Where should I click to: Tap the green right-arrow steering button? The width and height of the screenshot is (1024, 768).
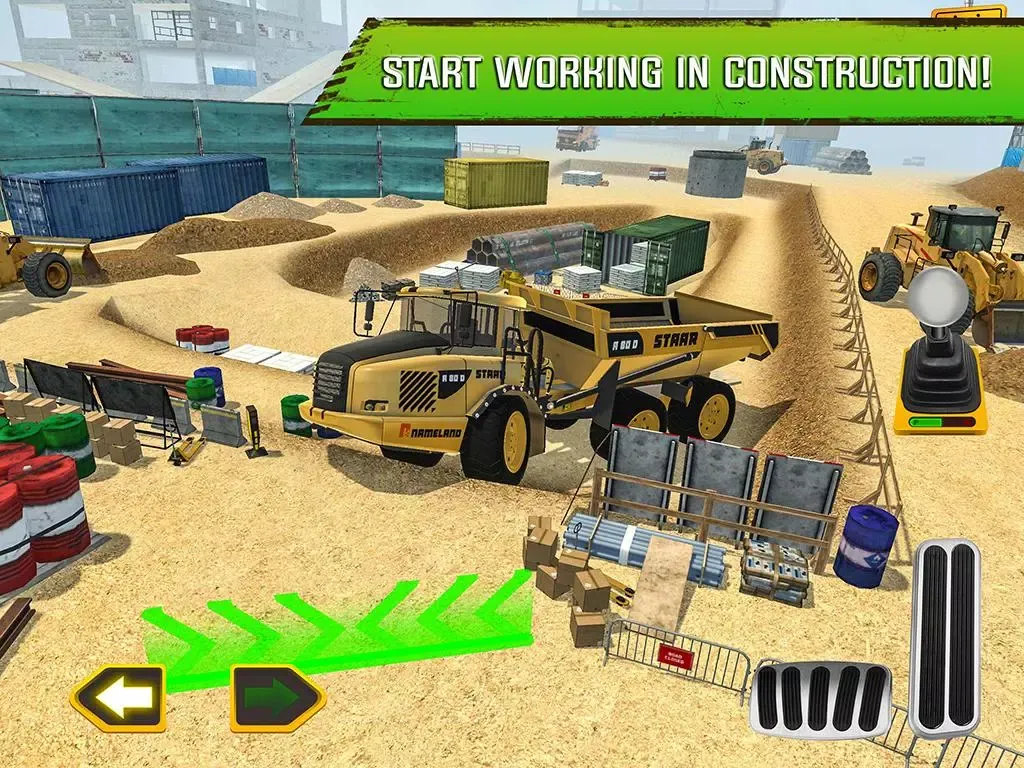[x=278, y=697]
